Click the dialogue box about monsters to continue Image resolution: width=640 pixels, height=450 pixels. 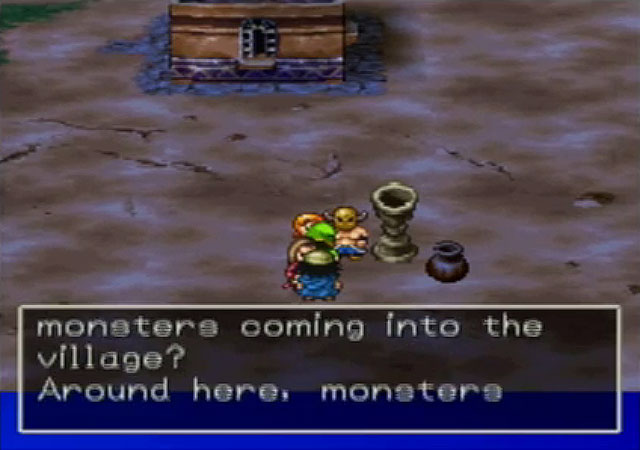319,368
